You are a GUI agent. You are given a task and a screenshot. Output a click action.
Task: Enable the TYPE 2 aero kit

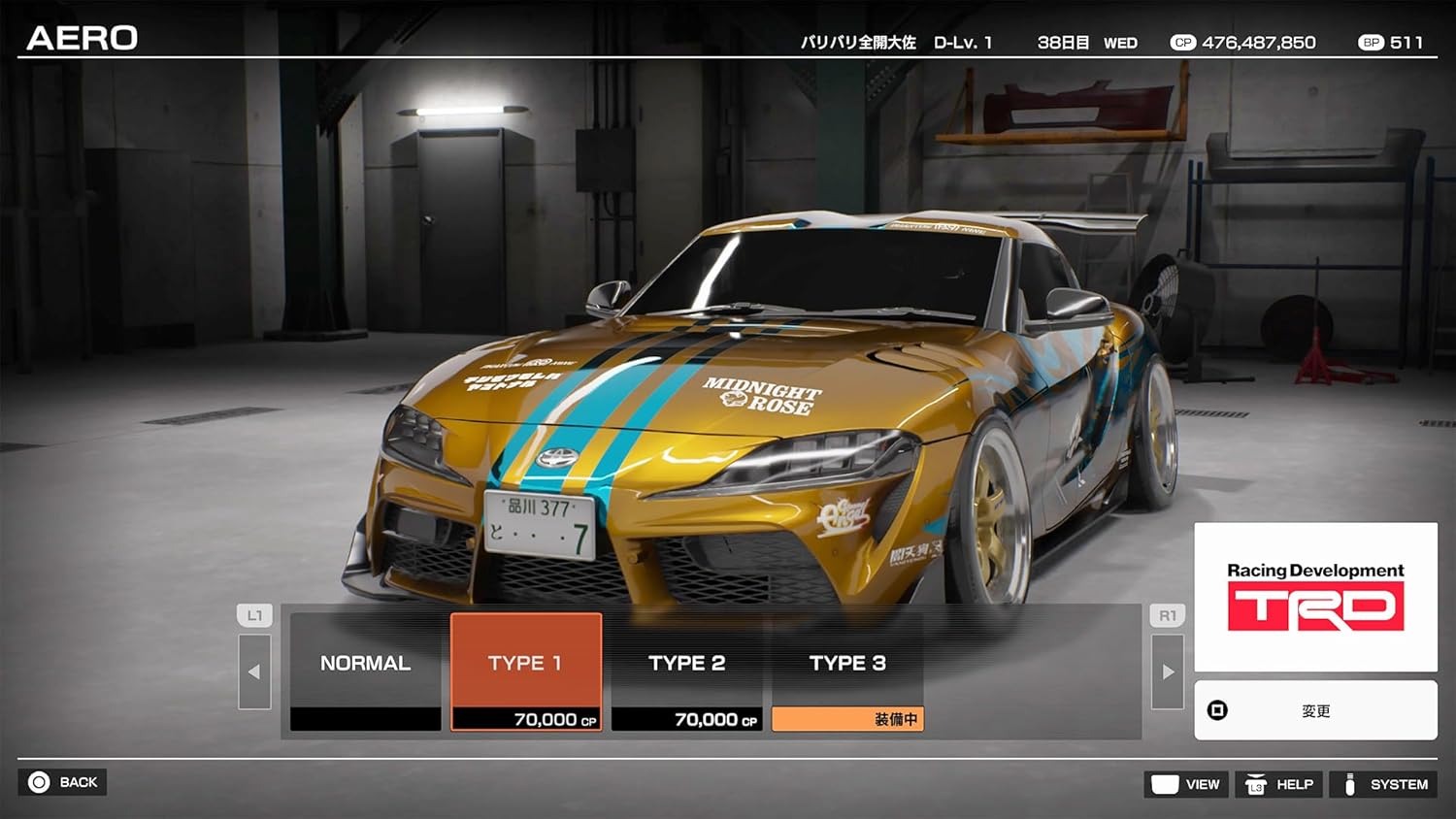[x=687, y=663]
